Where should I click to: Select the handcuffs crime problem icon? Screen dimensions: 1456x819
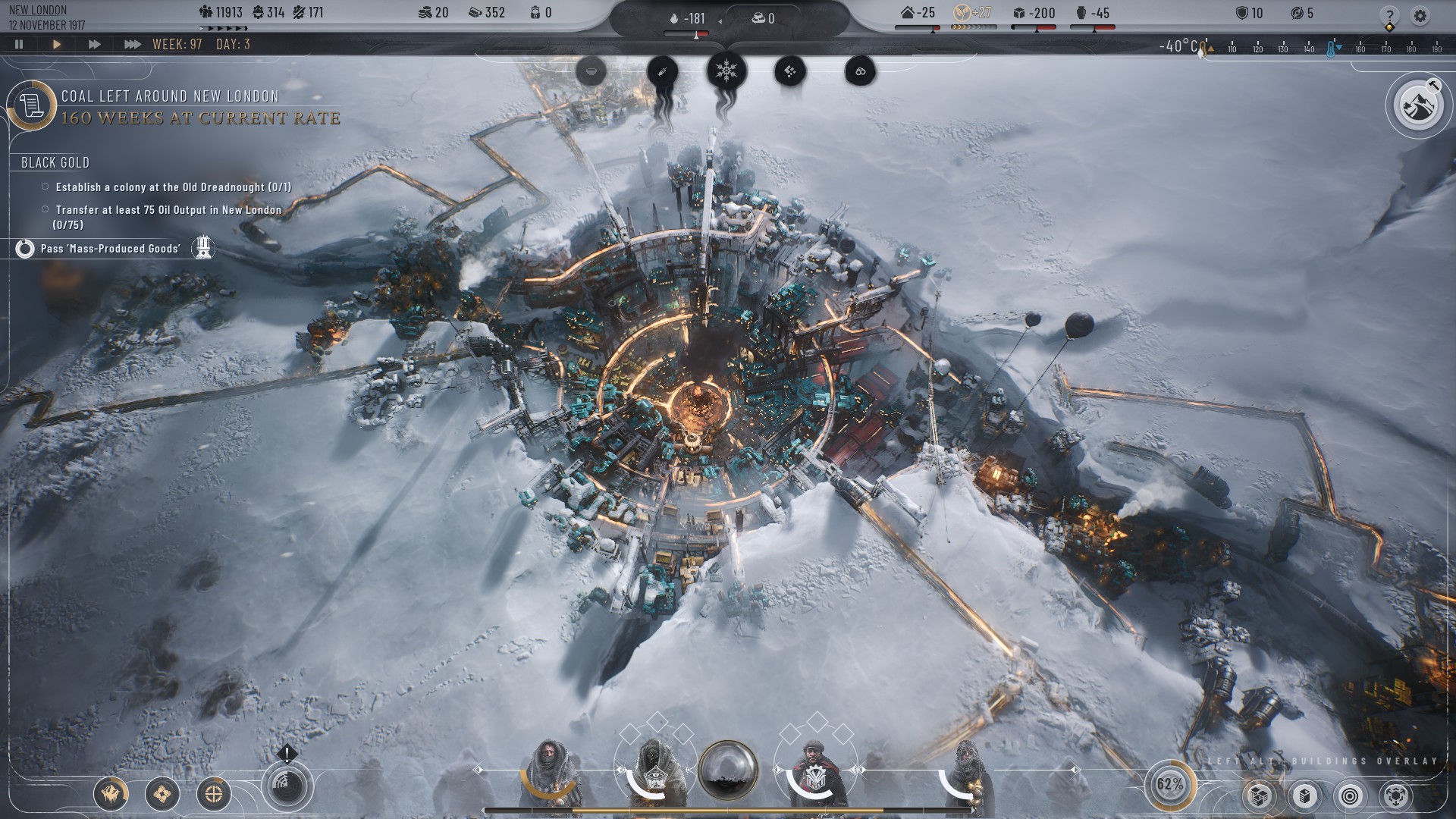861,72
